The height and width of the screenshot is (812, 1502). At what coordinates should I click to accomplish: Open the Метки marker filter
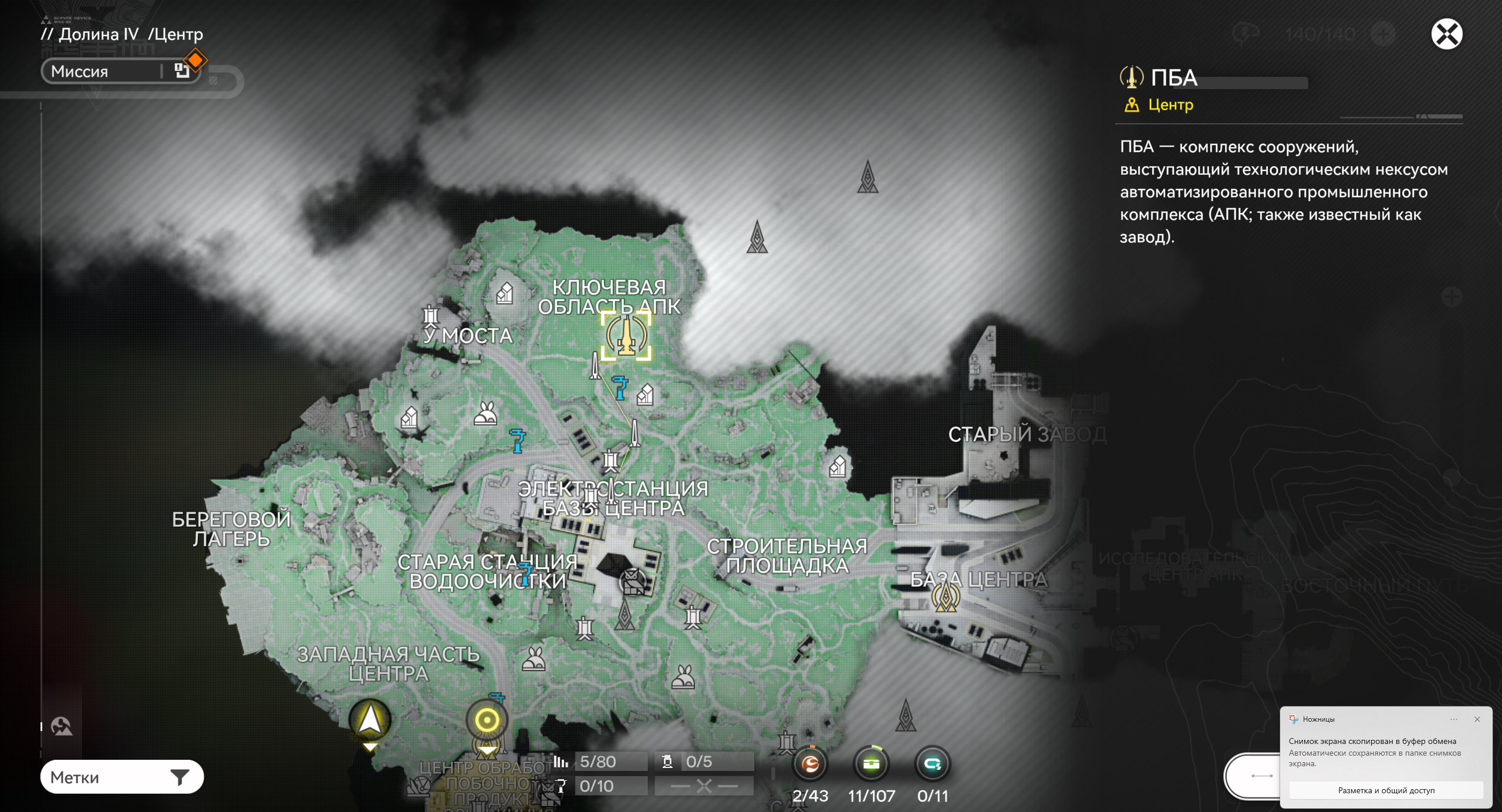coord(121,777)
